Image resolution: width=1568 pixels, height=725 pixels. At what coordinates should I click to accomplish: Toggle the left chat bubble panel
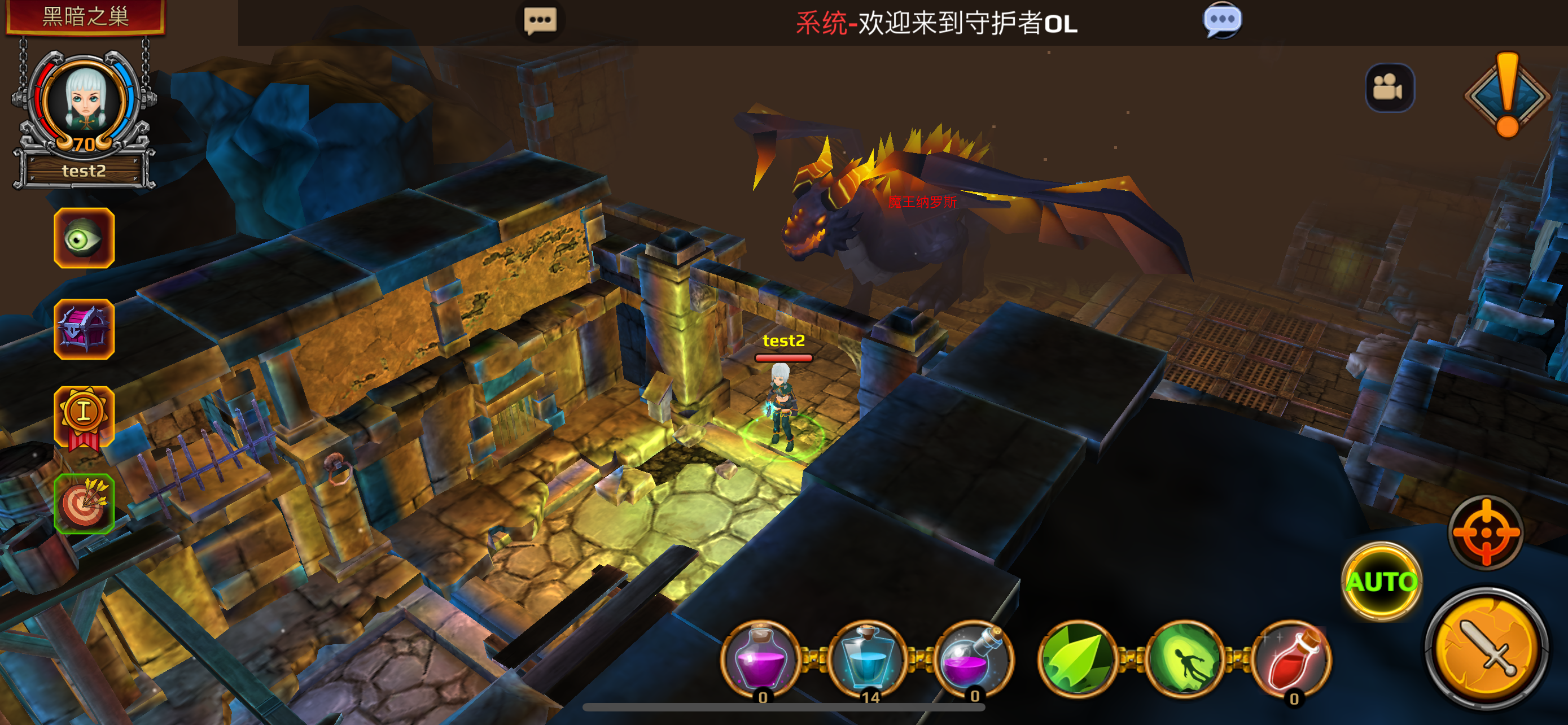[539, 21]
